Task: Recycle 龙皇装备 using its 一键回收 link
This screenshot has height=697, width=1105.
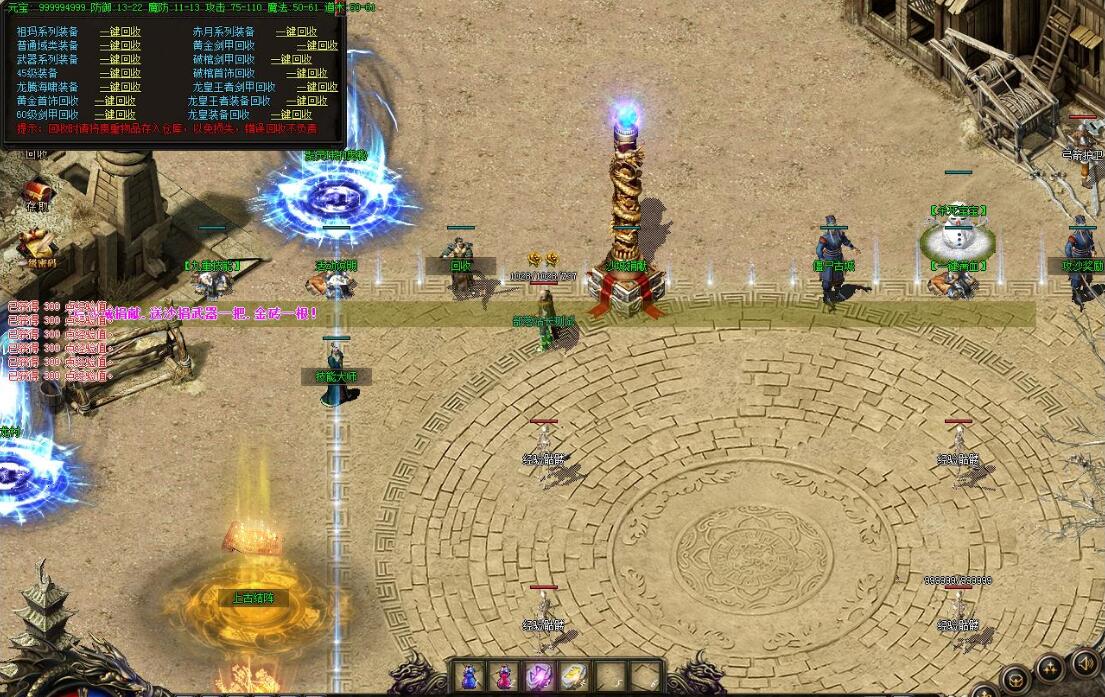Action: pos(291,115)
